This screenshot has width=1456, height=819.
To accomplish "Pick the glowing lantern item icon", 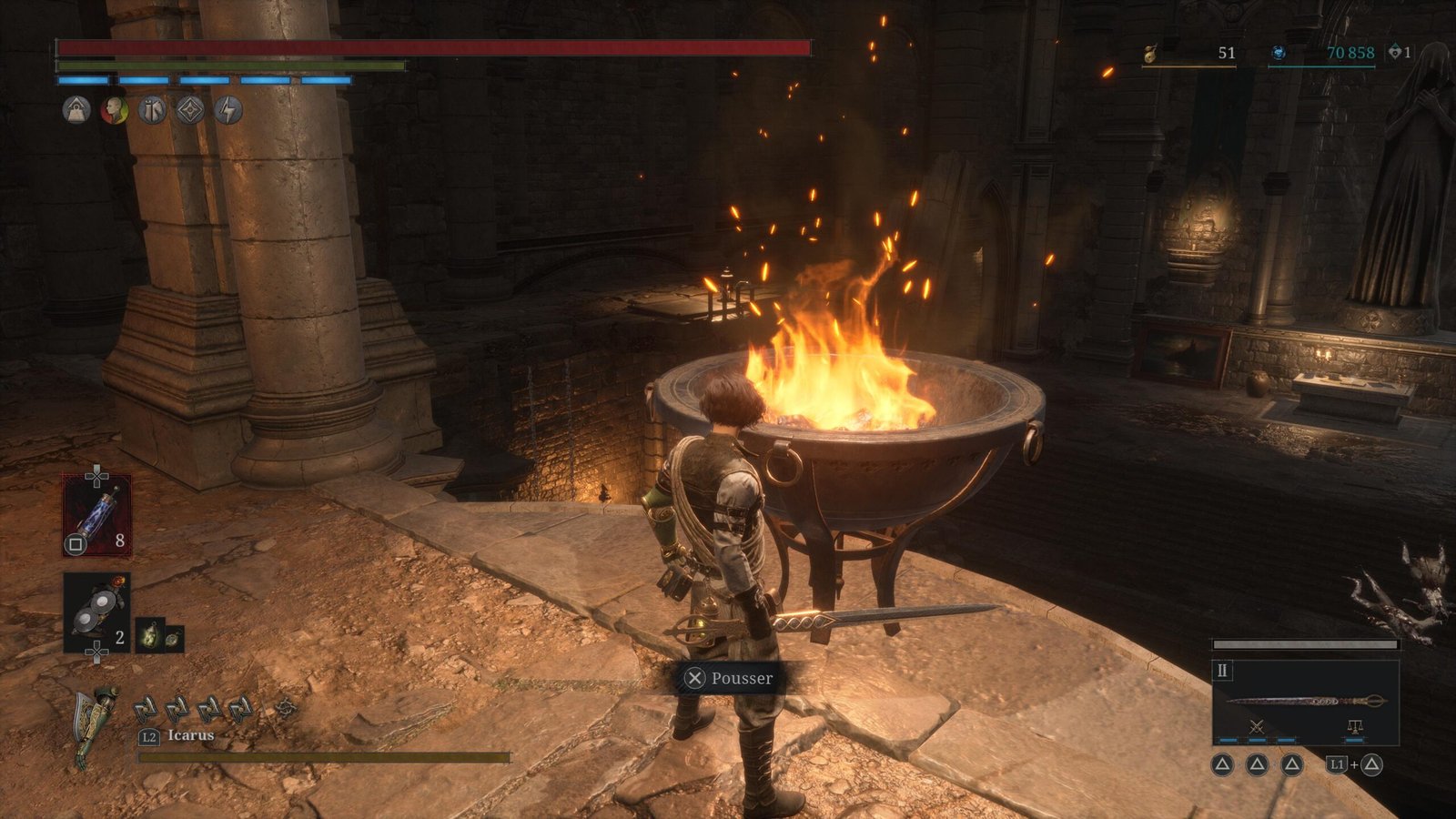I will (148, 635).
